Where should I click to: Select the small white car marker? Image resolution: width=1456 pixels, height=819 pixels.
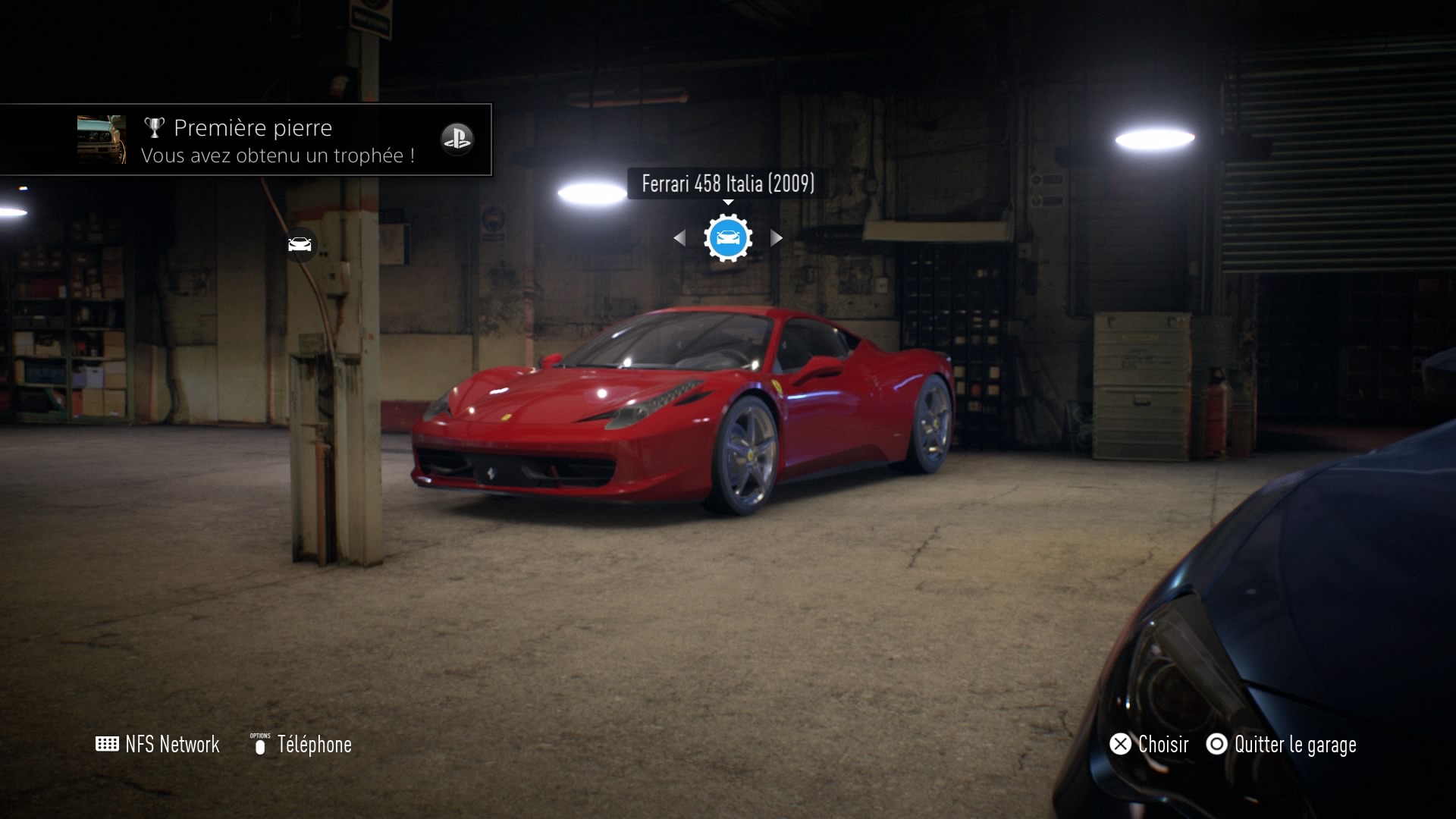click(x=300, y=244)
